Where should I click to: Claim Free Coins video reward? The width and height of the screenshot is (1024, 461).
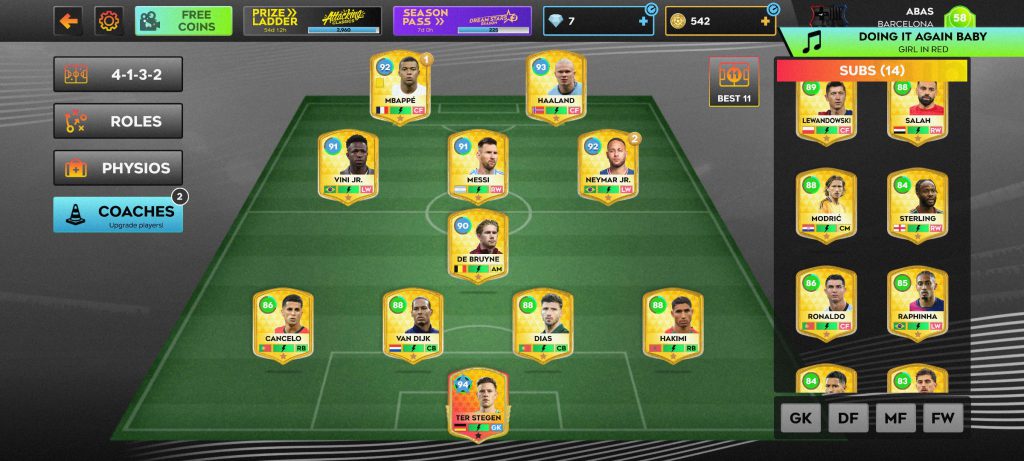tap(183, 20)
